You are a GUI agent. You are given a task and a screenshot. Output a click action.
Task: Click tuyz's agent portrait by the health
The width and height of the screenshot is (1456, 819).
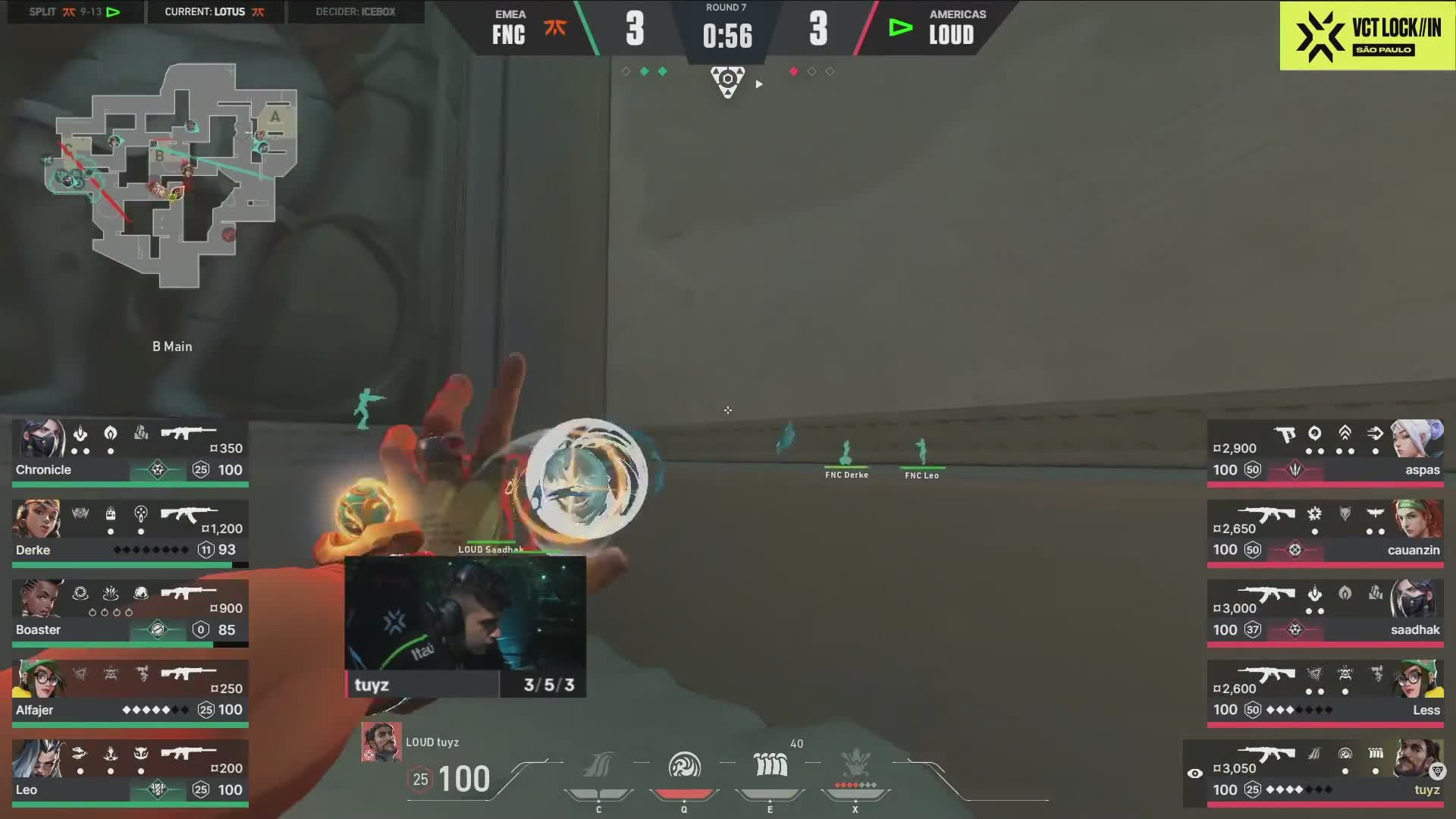(x=381, y=742)
